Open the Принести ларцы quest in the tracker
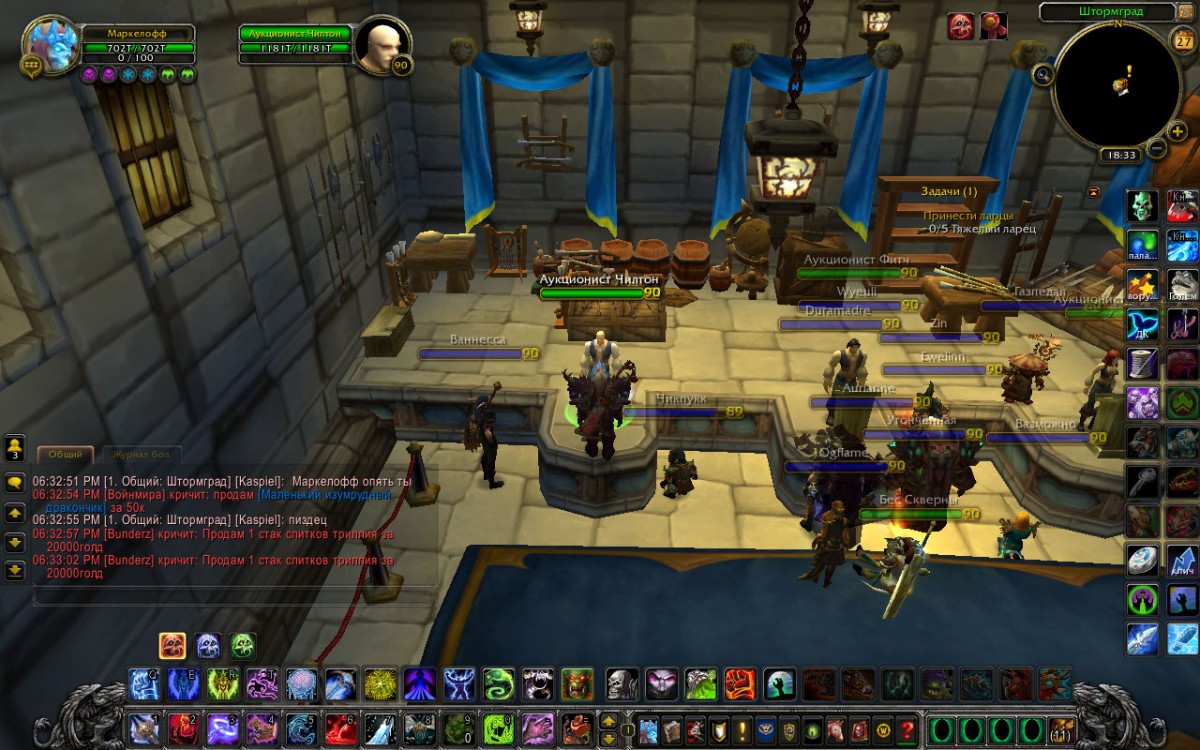Viewport: 1200px width, 750px height. (x=967, y=215)
